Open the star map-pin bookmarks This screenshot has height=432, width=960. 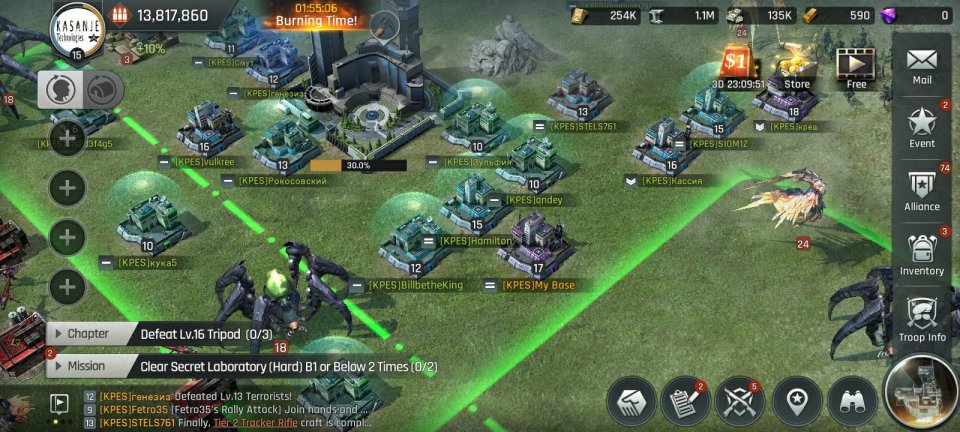(797, 401)
